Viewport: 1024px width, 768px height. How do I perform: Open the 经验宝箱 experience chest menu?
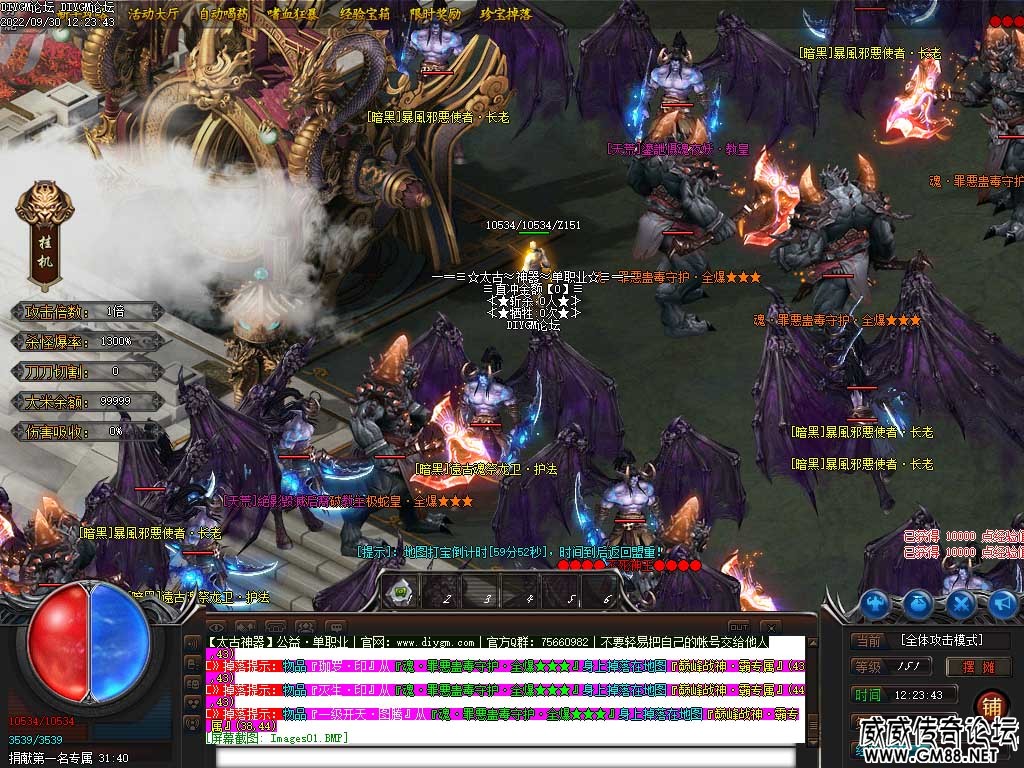[x=365, y=14]
